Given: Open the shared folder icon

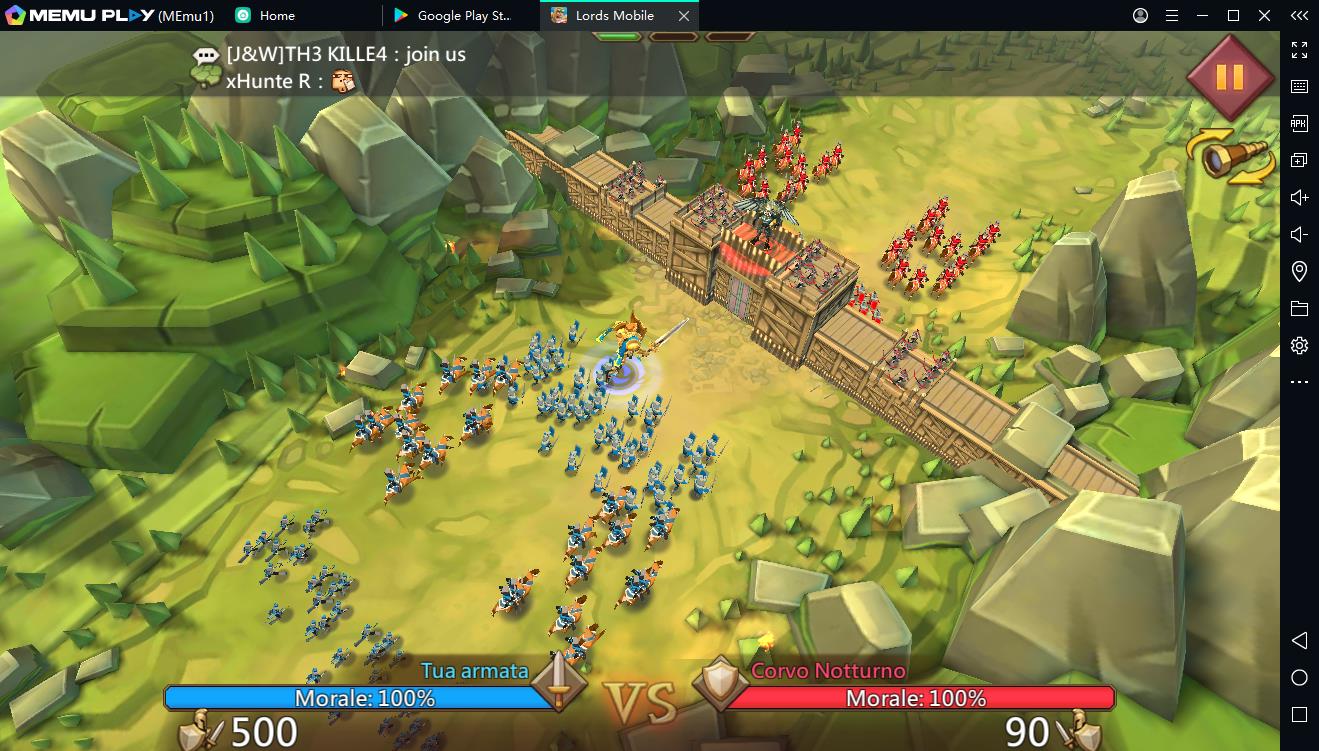Looking at the screenshot, I should 1300,307.
